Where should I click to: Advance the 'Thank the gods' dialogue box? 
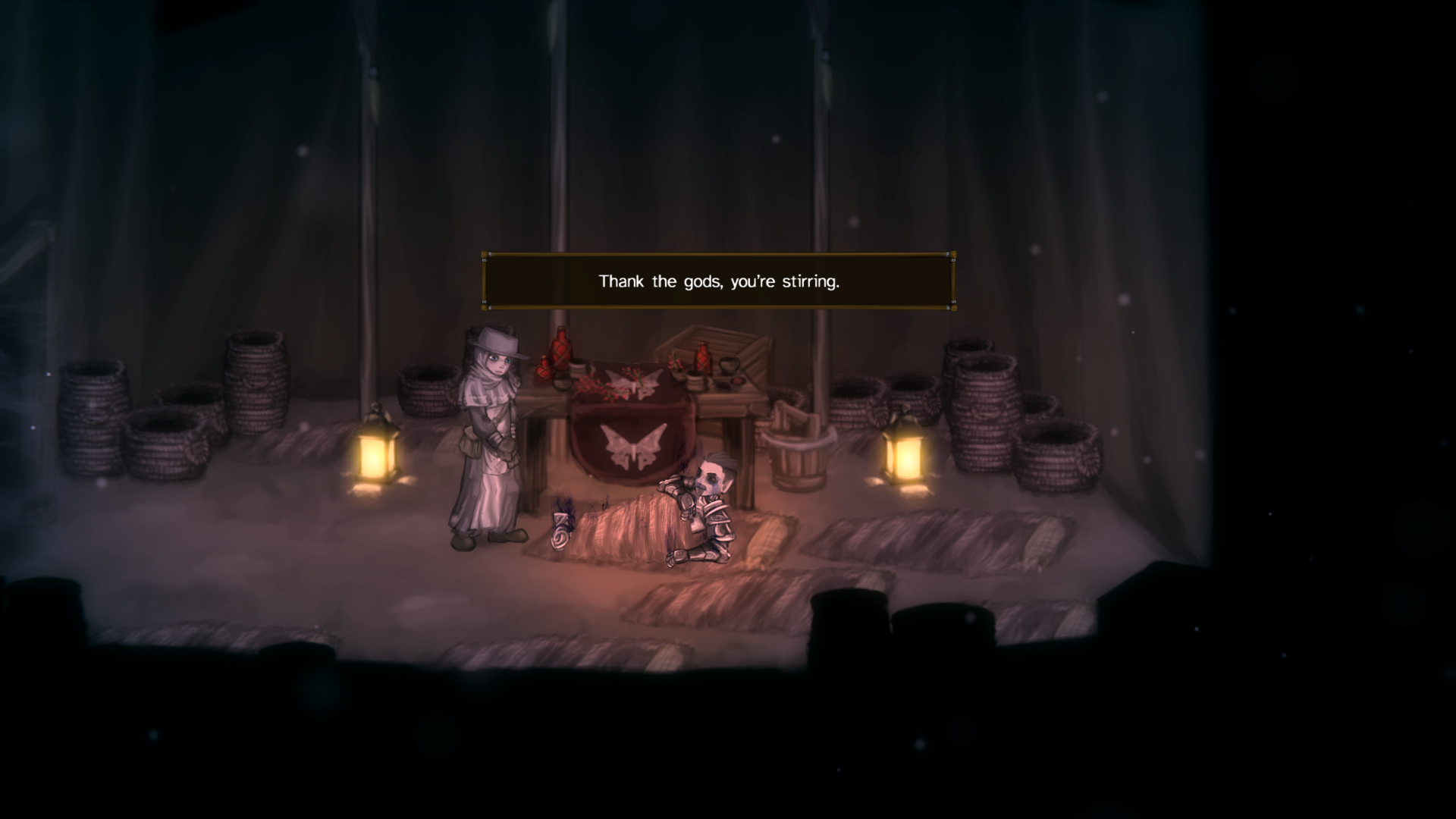pyautogui.click(x=718, y=281)
